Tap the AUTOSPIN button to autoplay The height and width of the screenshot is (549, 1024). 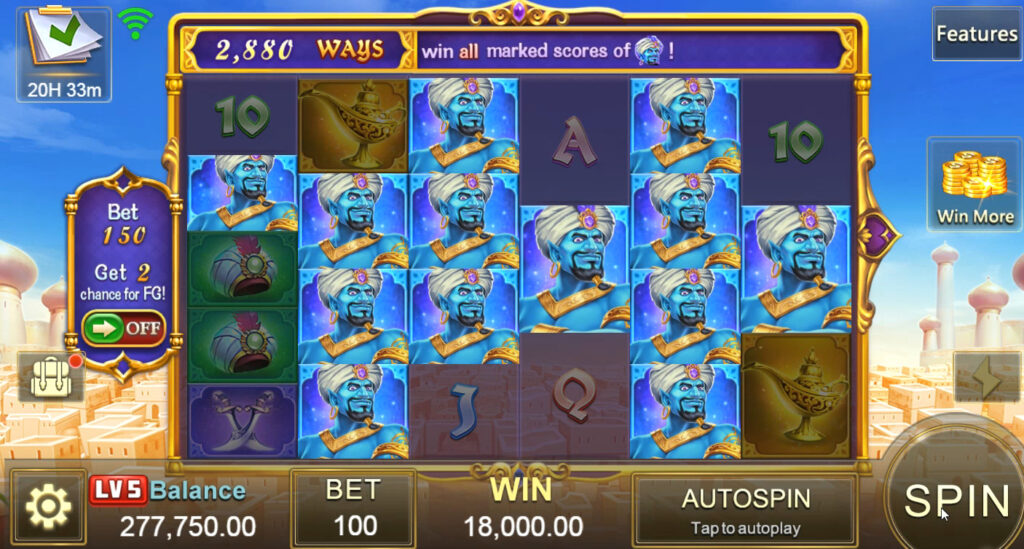coord(745,510)
